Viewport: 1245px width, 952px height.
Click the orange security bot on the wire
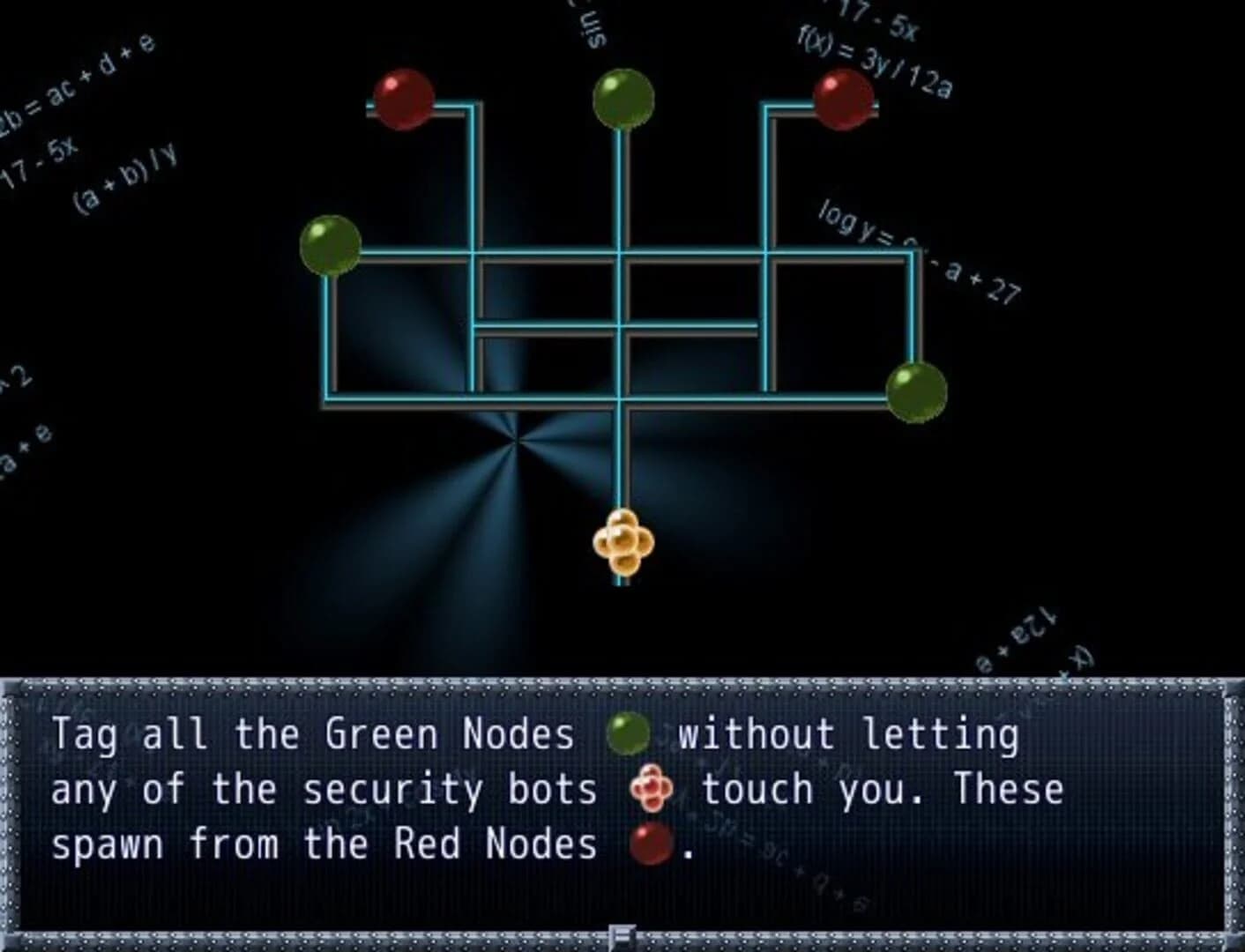(x=623, y=542)
